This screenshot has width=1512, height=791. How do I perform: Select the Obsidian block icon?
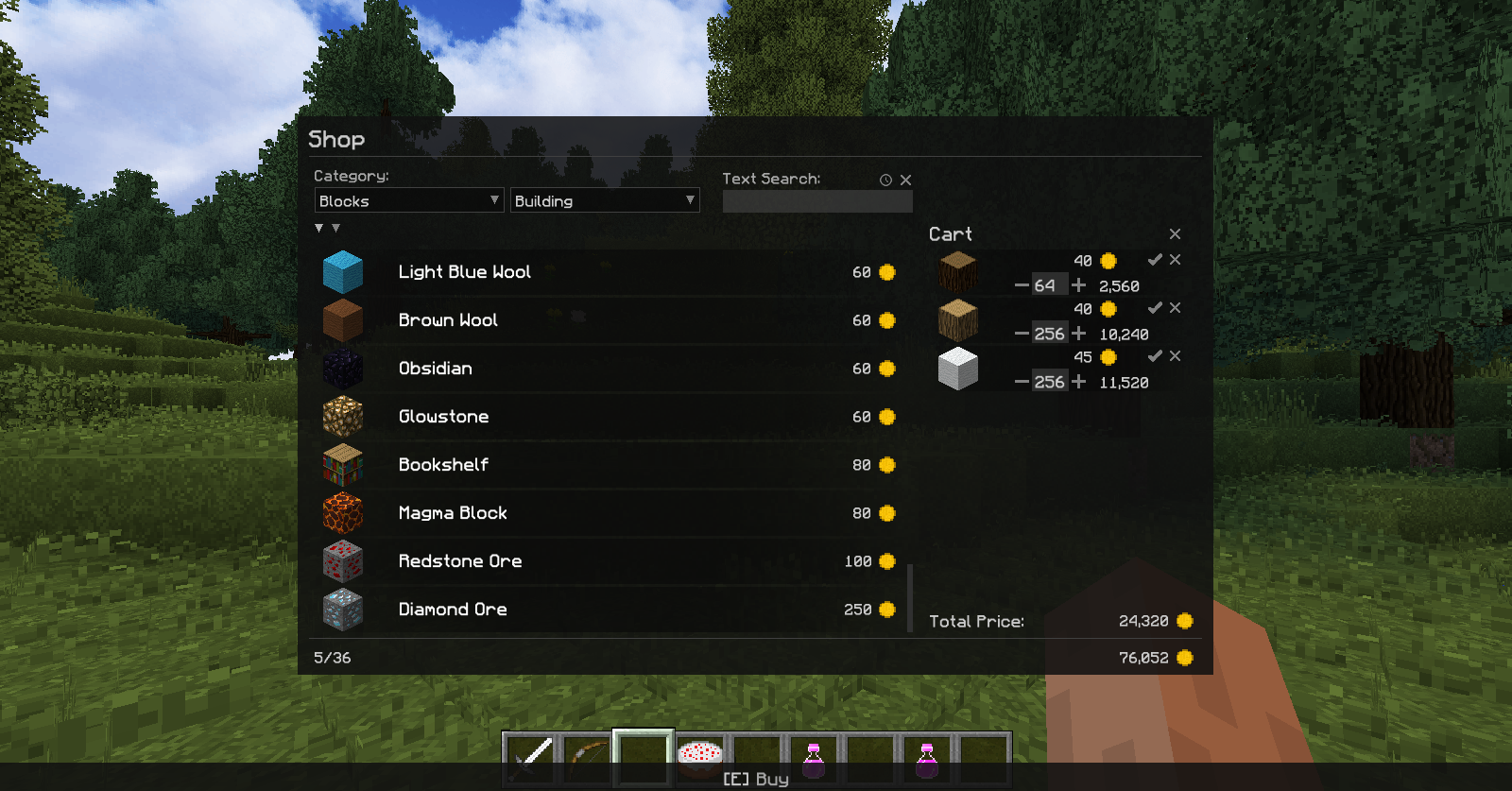click(341, 368)
